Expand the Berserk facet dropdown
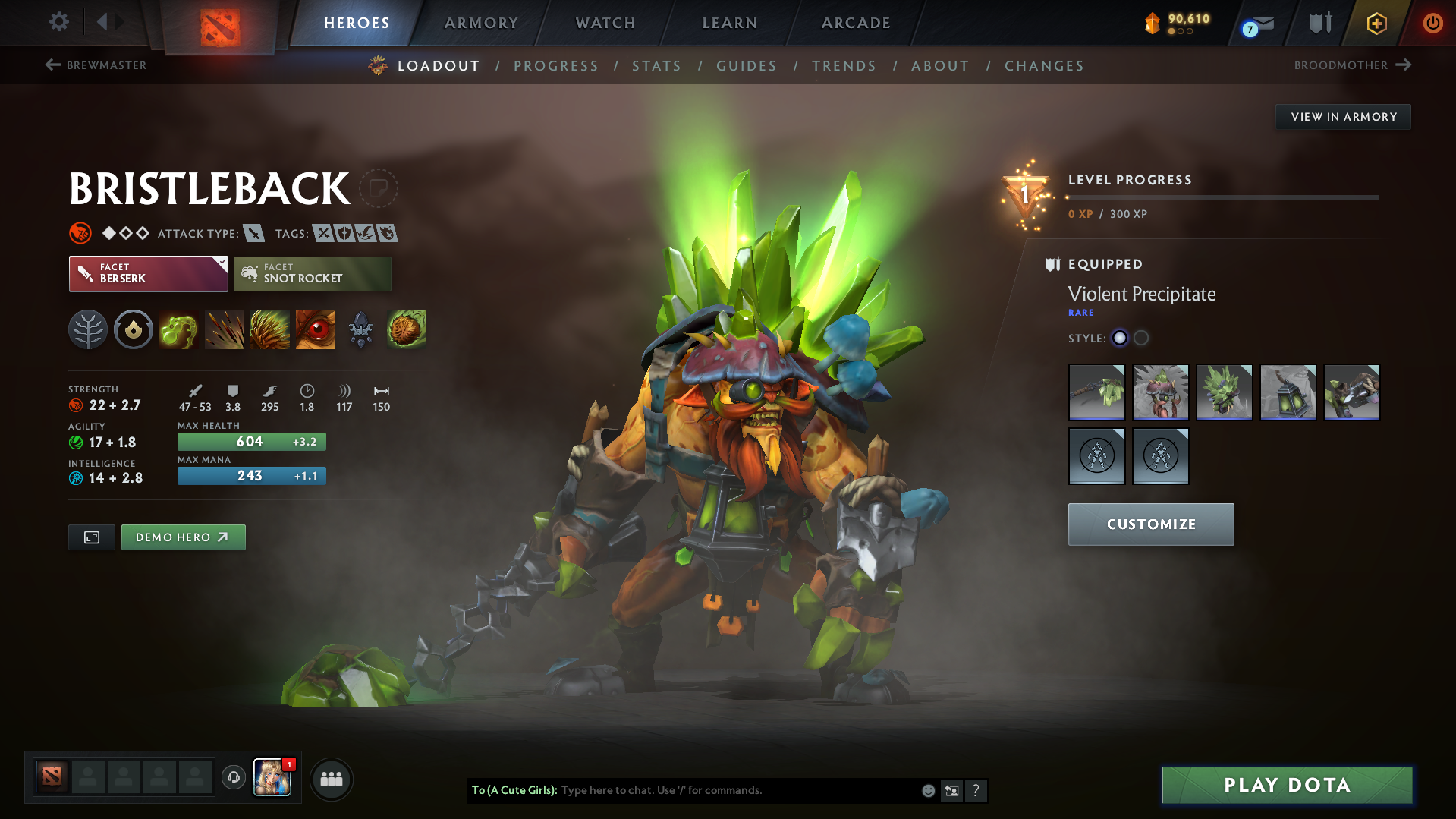Image resolution: width=1456 pixels, height=819 pixels. coord(221,264)
